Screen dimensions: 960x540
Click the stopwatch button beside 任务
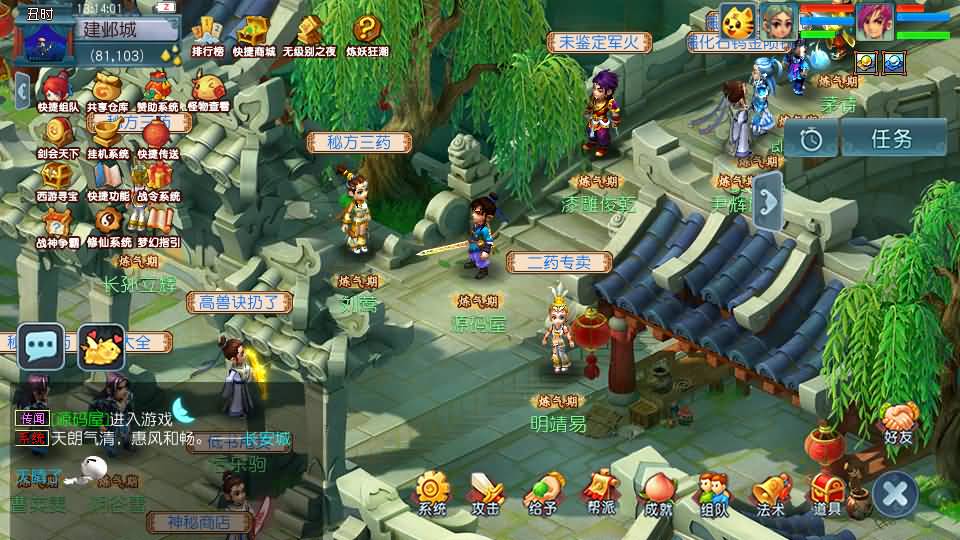pos(810,139)
